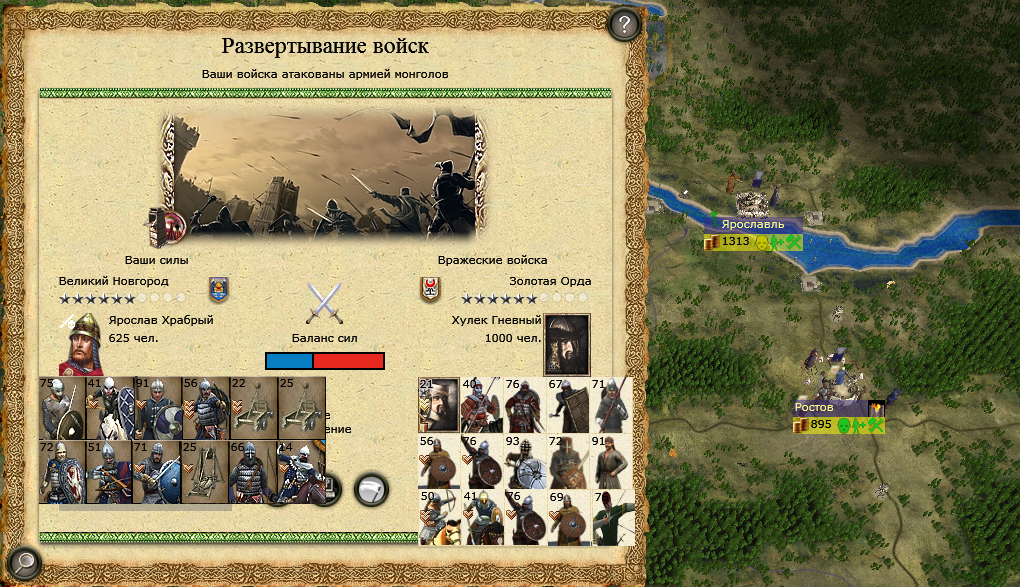Pick the 22-man catapult unit card
The width and height of the screenshot is (1020, 587).
(254, 408)
